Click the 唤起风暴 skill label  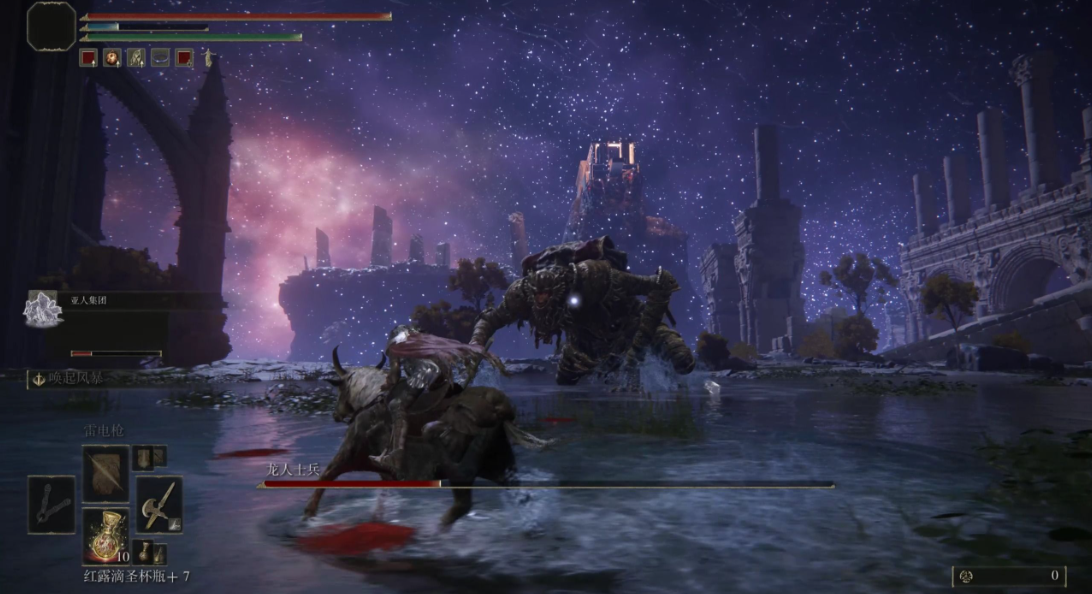point(68,378)
